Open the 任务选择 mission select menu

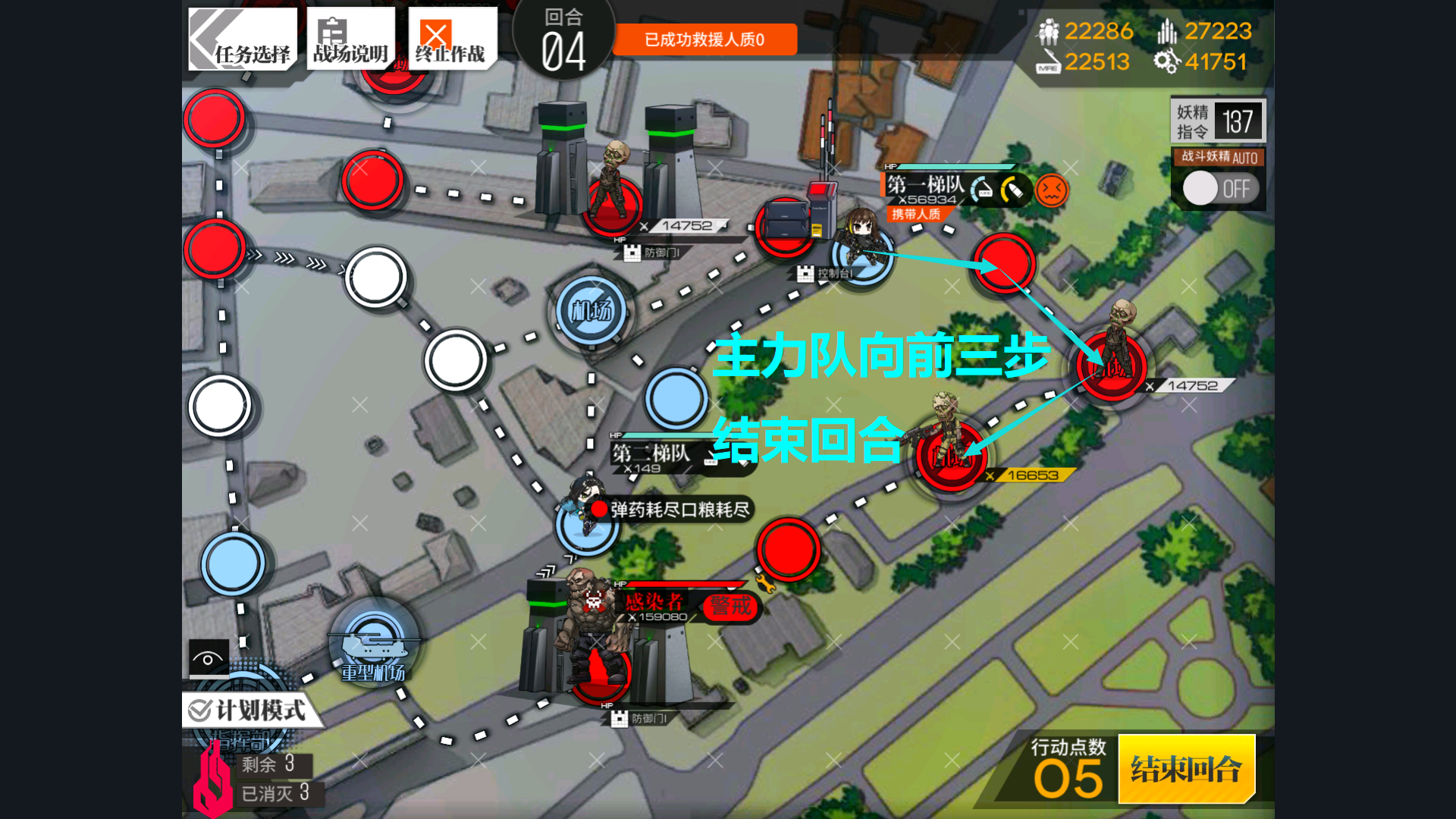click(242, 39)
